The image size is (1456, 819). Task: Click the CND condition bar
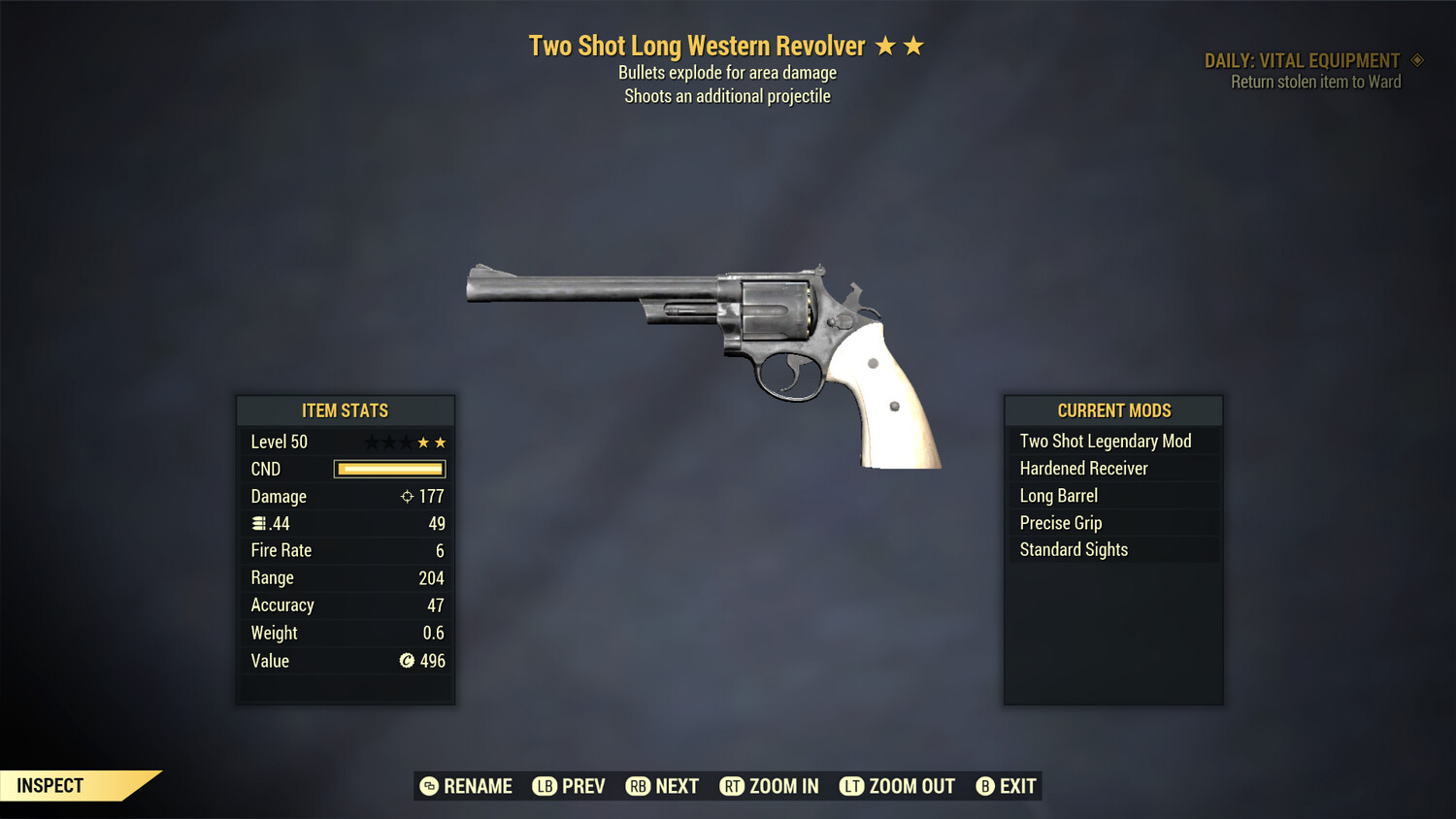(388, 469)
